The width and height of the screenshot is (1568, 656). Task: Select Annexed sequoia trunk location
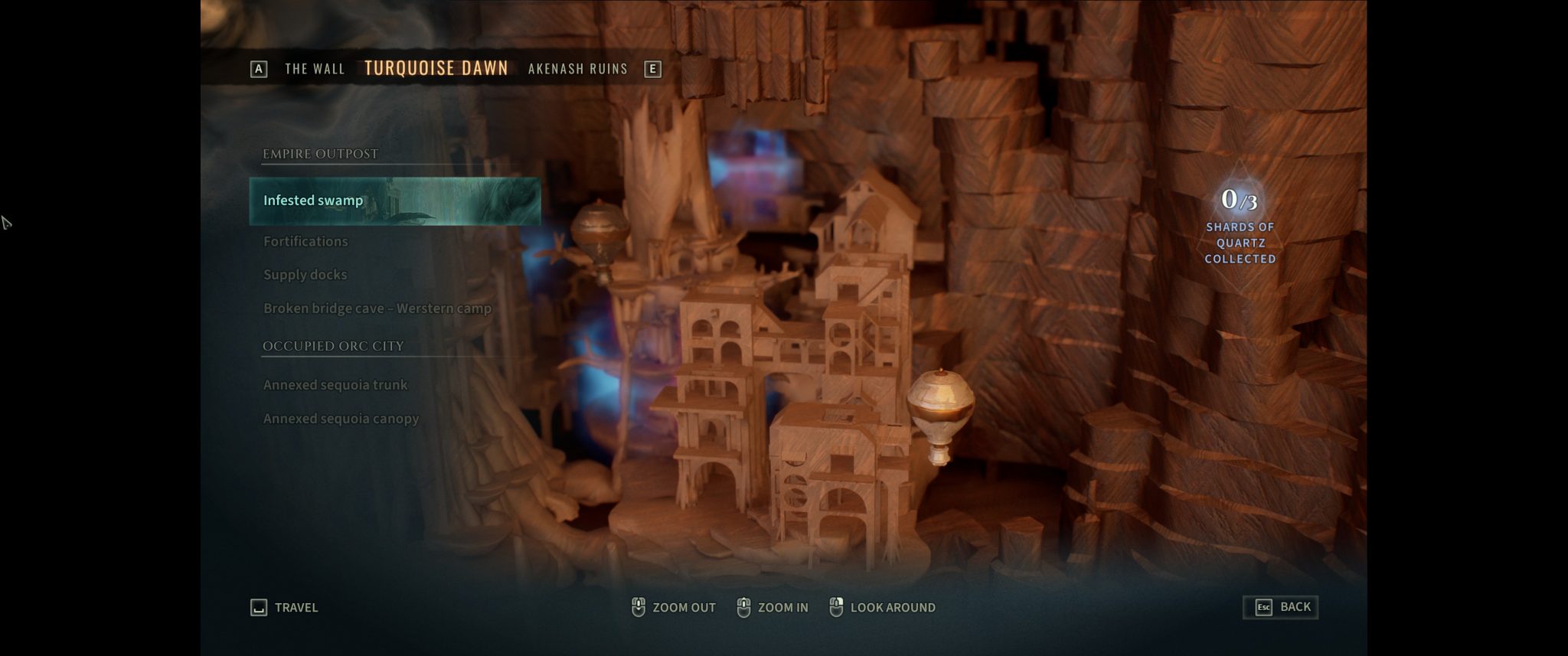335,385
